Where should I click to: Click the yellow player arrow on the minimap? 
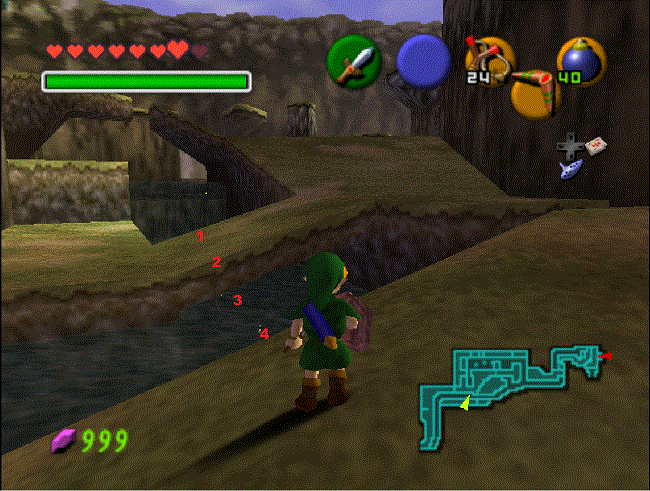click(x=464, y=404)
